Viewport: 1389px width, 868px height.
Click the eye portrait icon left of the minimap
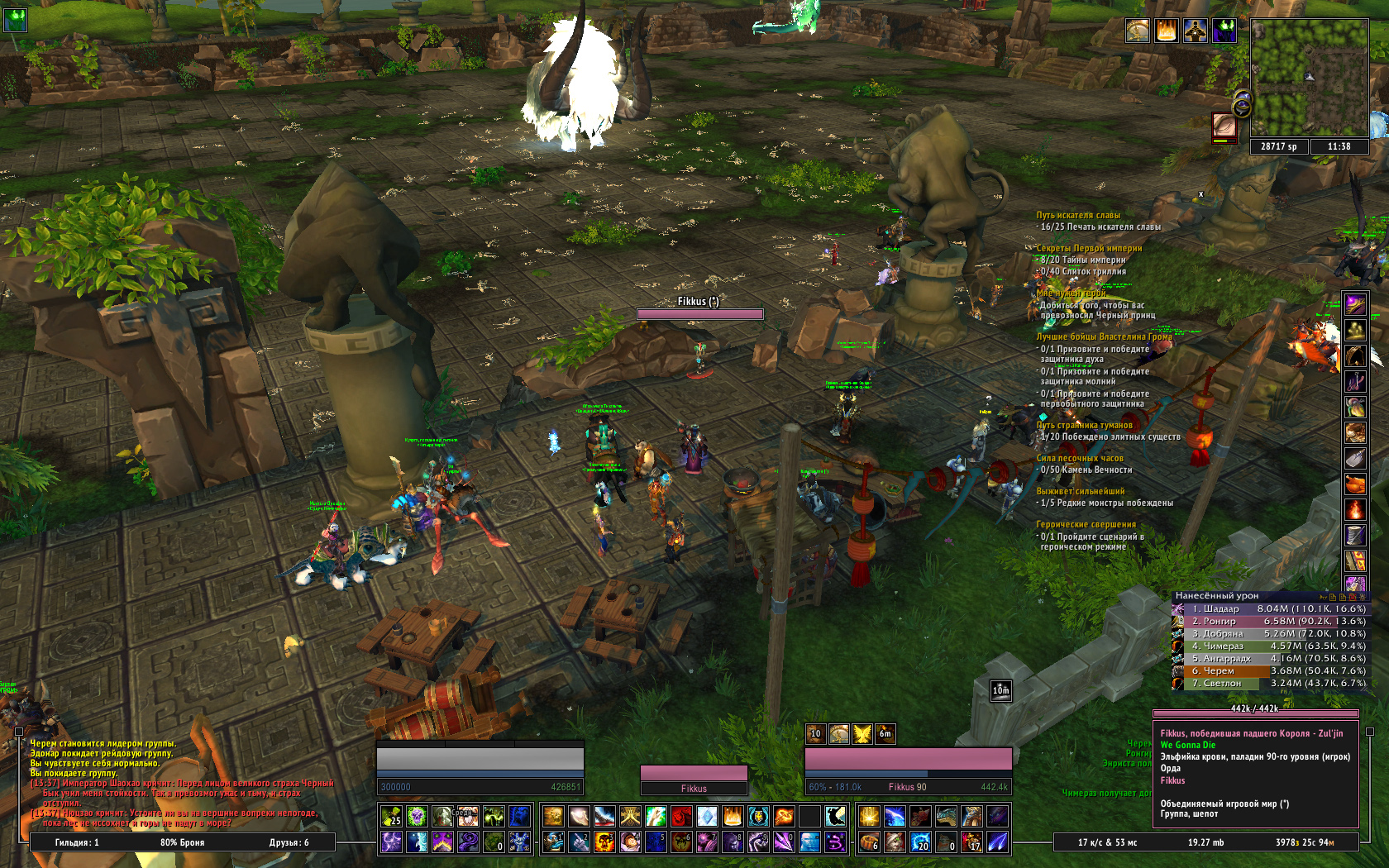pyautogui.click(x=1224, y=126)
